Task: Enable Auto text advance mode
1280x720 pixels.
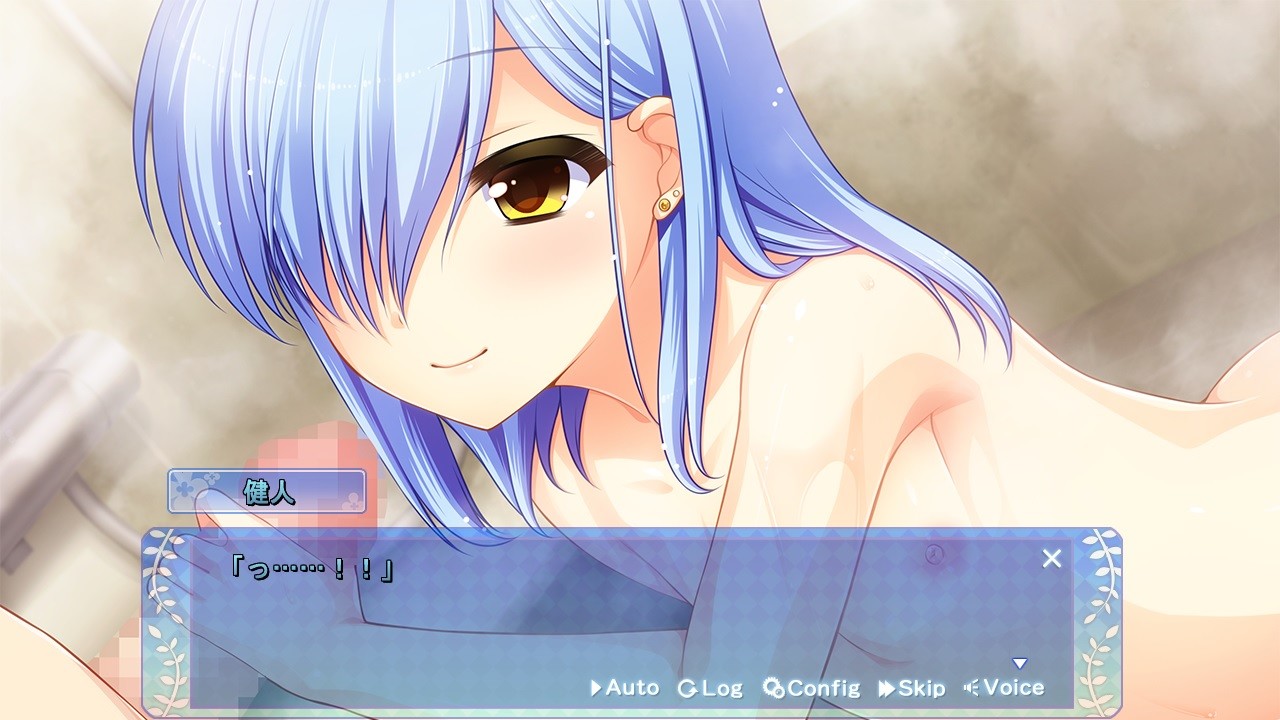Action: point(625,688)
